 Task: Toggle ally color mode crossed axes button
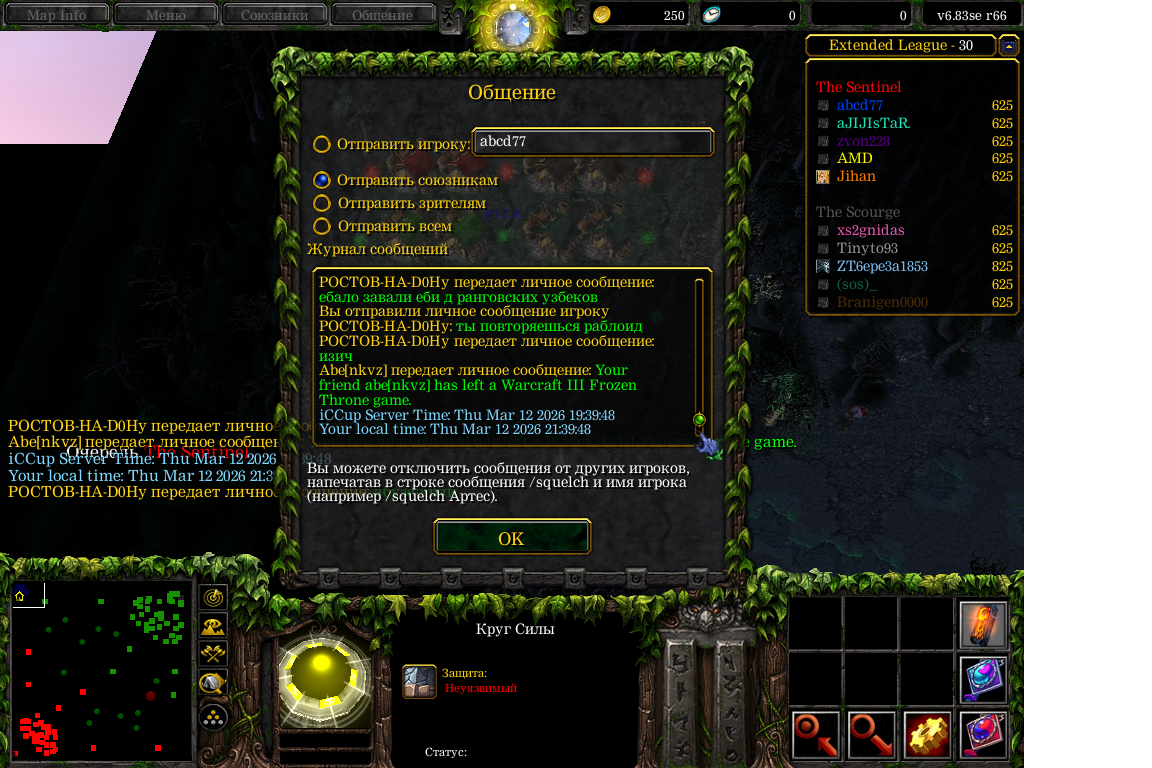pos(213,654)
